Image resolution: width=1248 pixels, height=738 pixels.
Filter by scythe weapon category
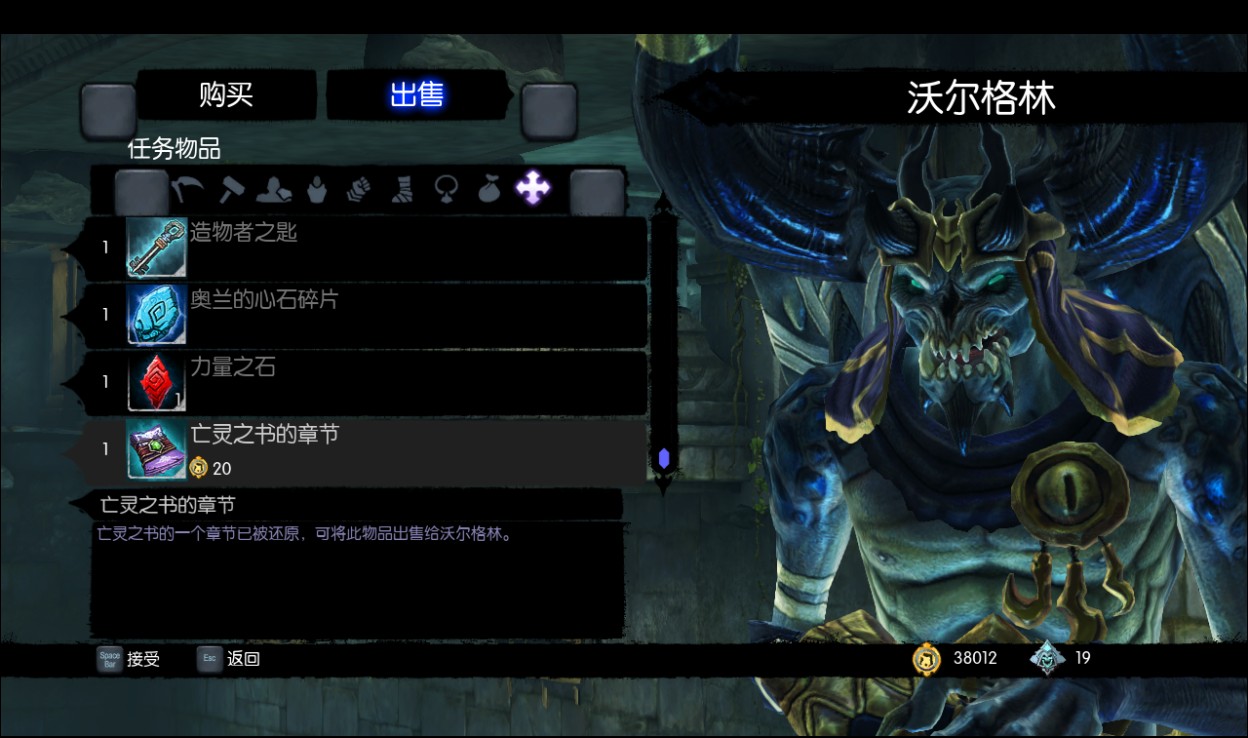pos(188,188)
